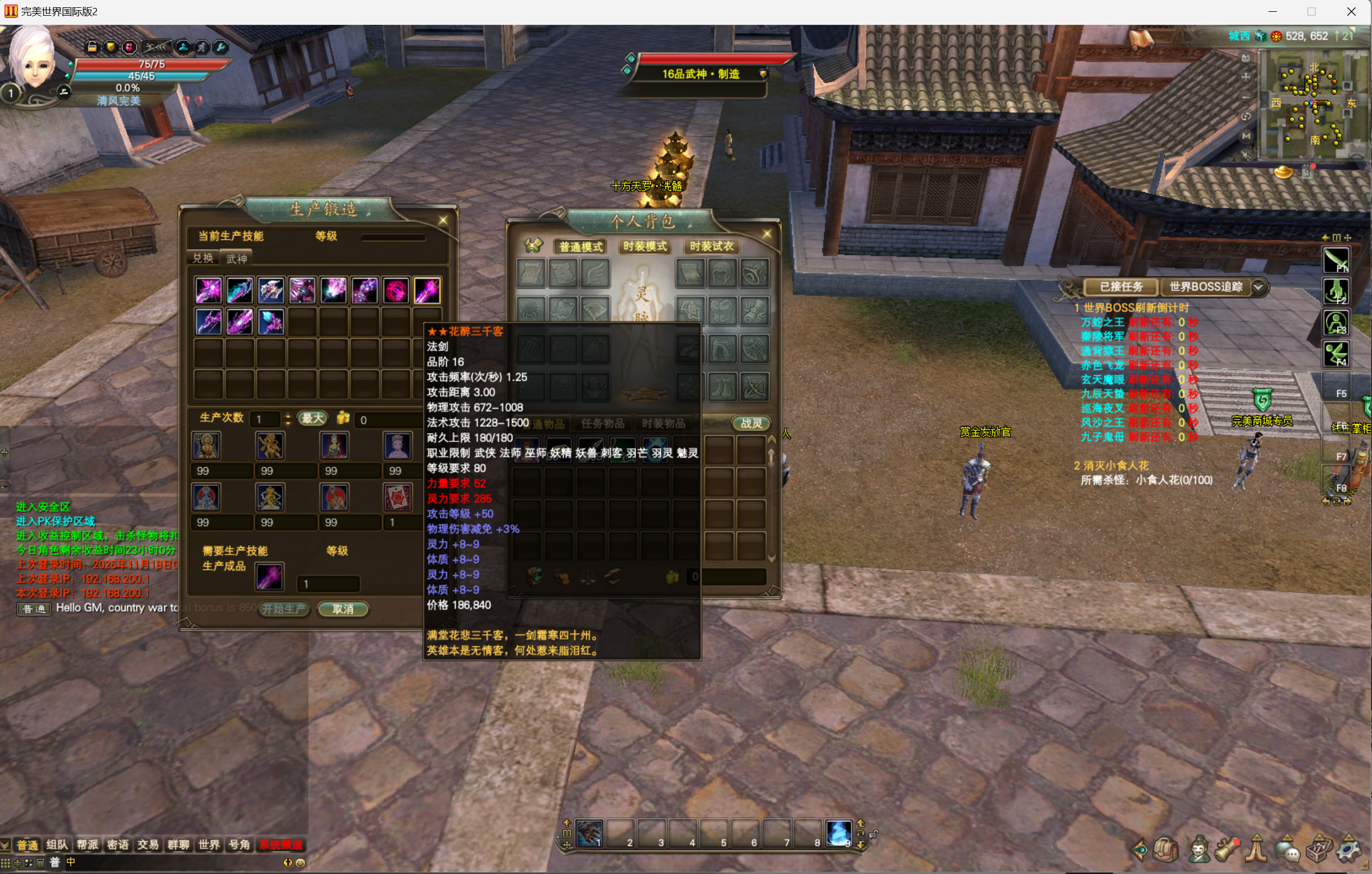This screenshot has width=1372, height=874.
Task: Click the 最大 max quantity button
Action: (x=313, y=419)
